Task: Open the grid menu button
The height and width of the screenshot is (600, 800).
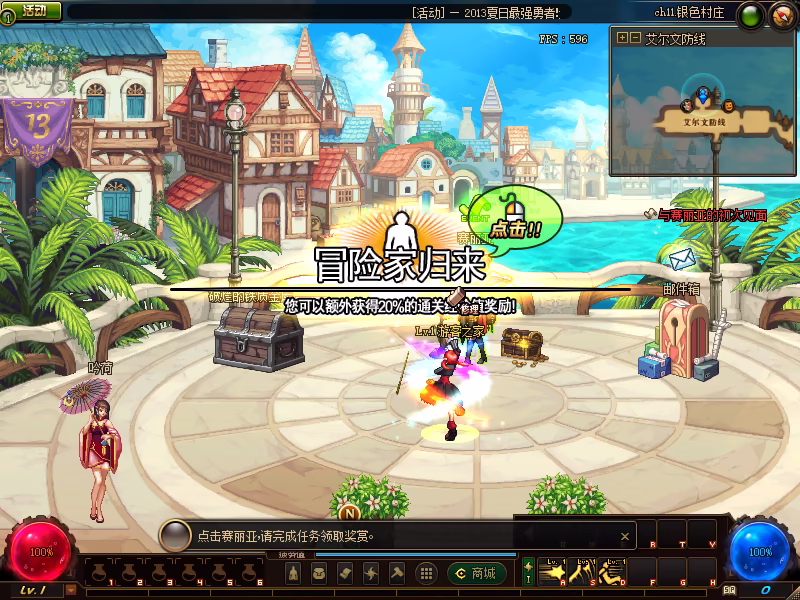Action: tap(426, 573)
